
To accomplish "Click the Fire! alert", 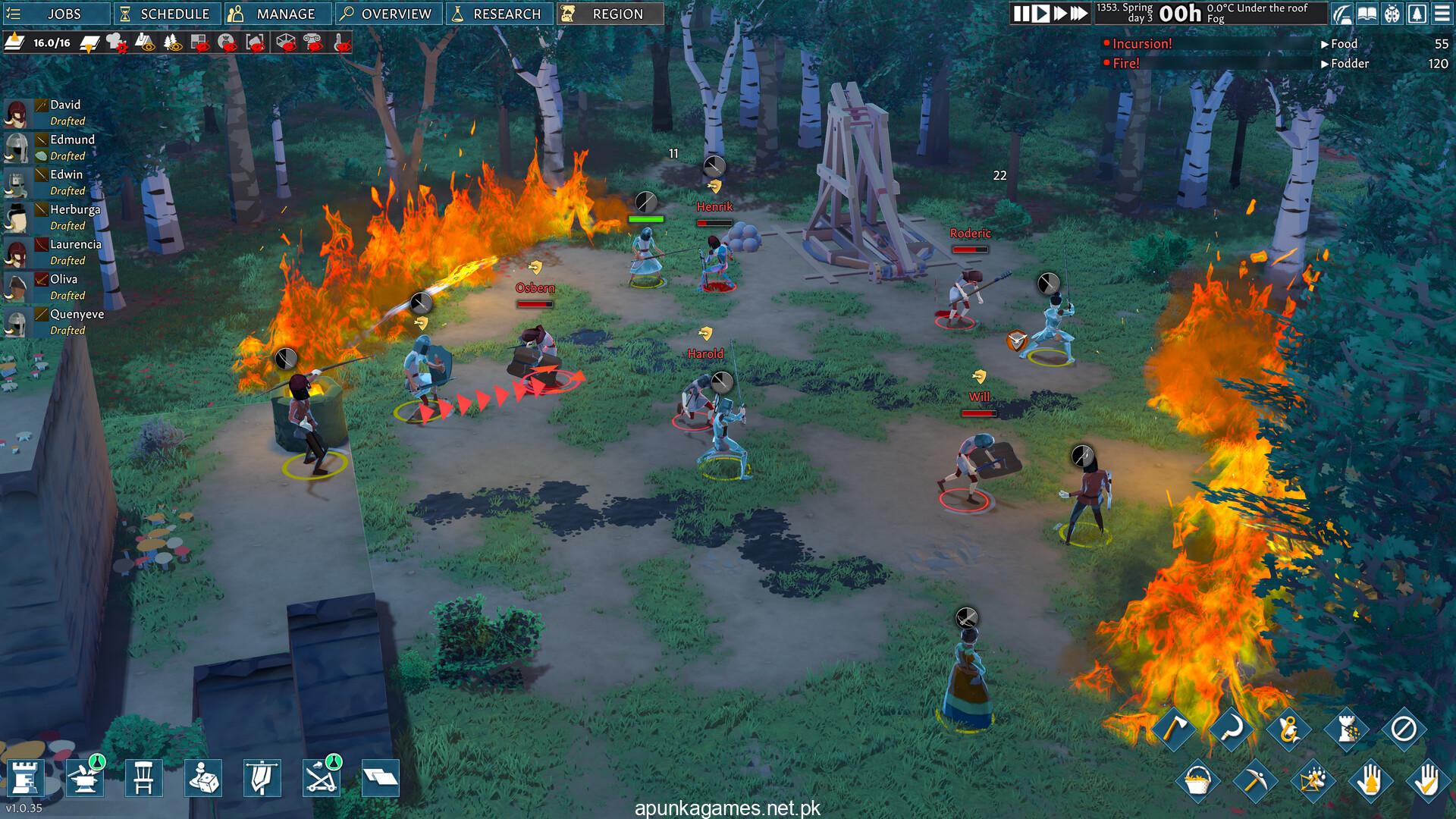I will 1125,64.
